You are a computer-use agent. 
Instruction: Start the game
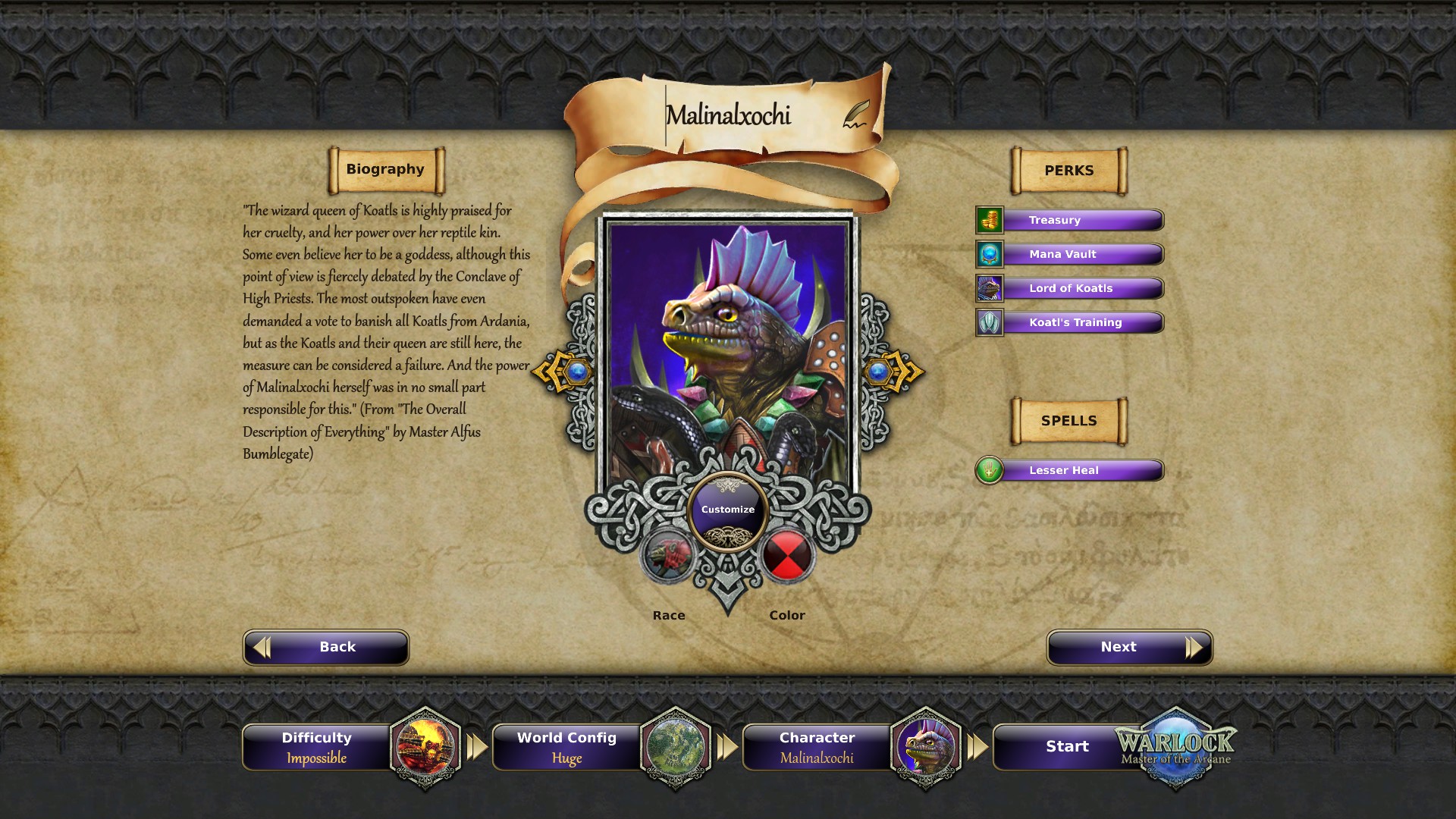click(1067, 747)
